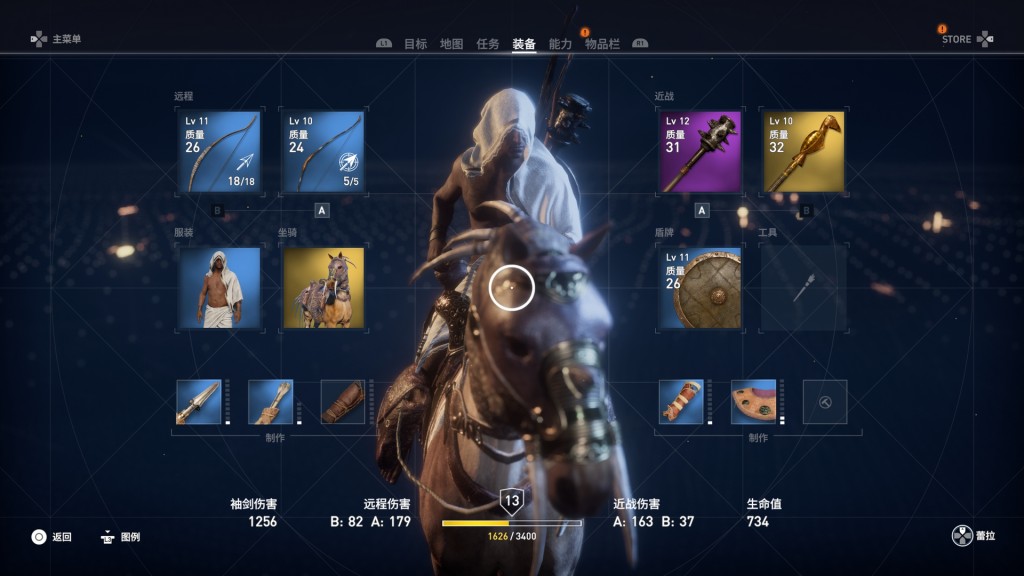Select the 任务 tab

[x=488, y=44]
